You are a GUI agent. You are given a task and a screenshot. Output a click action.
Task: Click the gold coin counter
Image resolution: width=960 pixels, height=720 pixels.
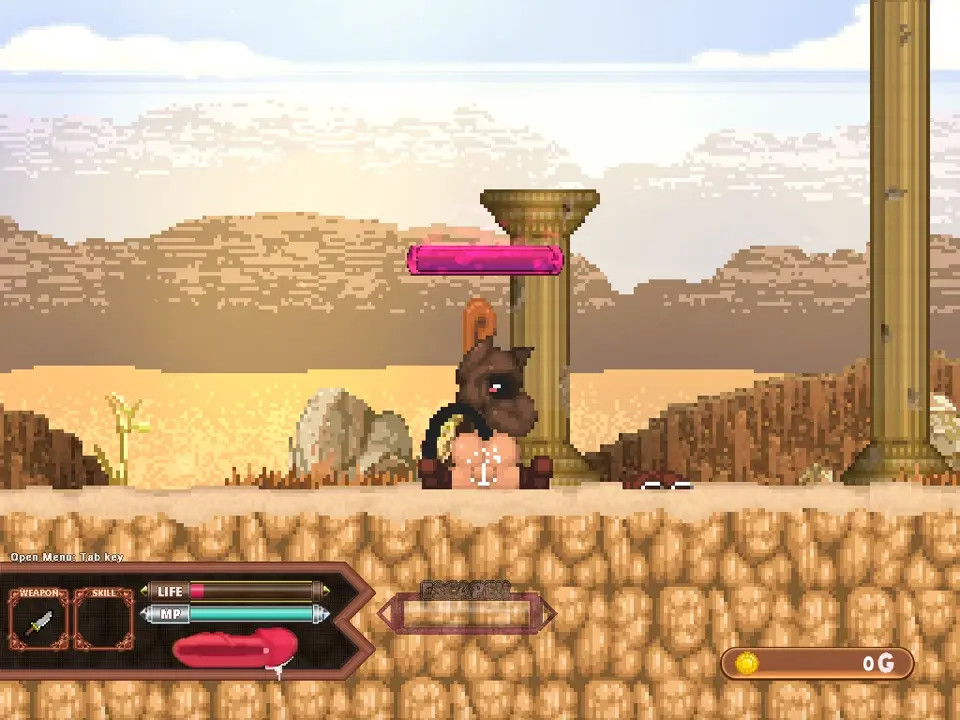[817, 663]
